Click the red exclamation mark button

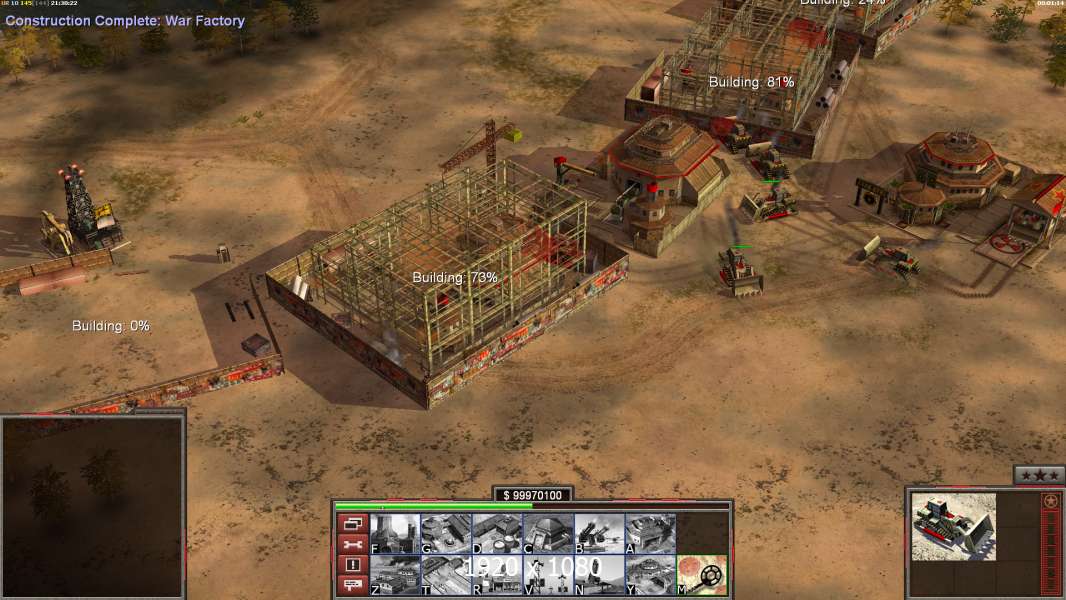pyautogui.click(x=352, y=565)
